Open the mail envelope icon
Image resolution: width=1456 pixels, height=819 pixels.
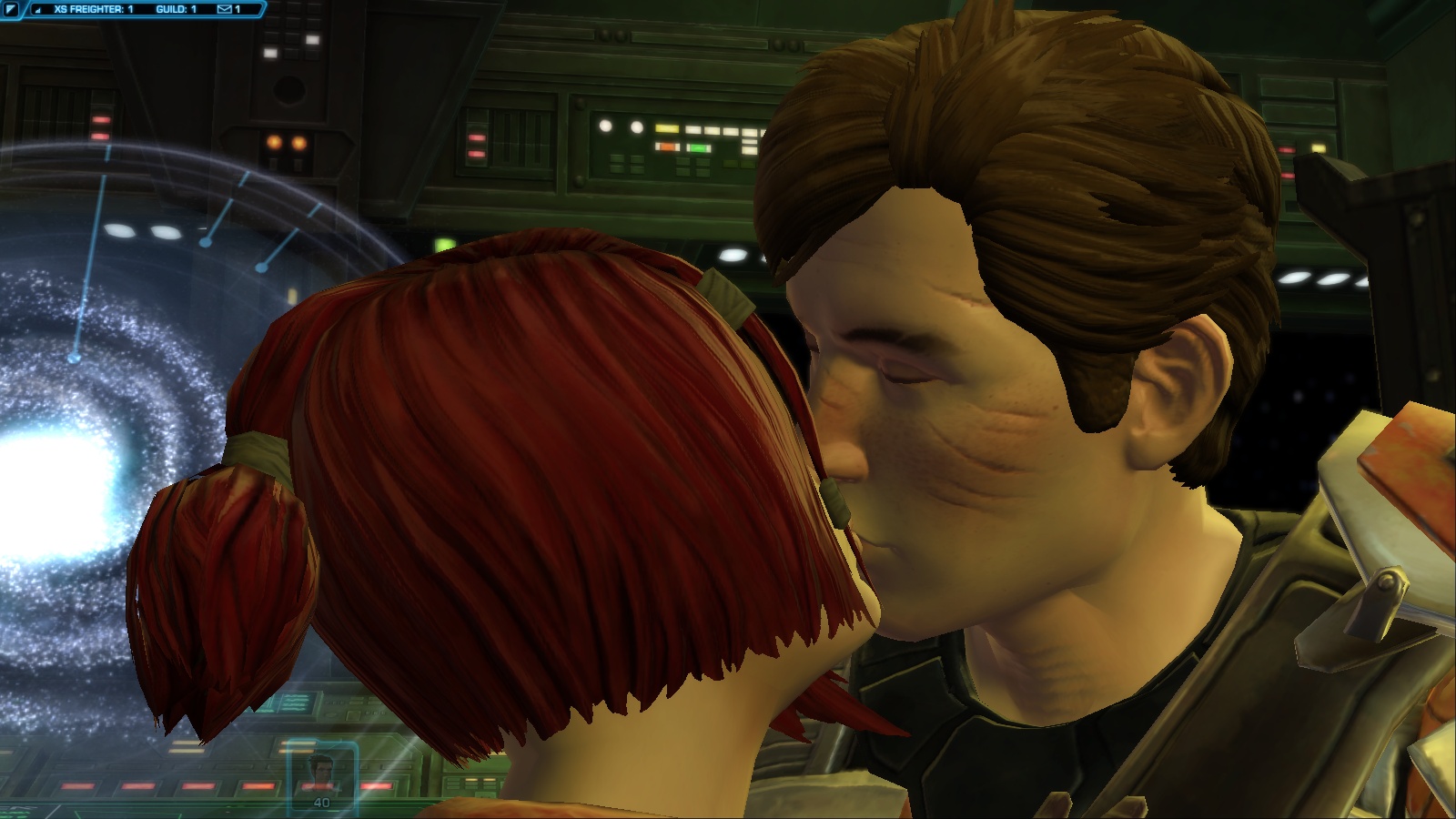pos(225,10)
